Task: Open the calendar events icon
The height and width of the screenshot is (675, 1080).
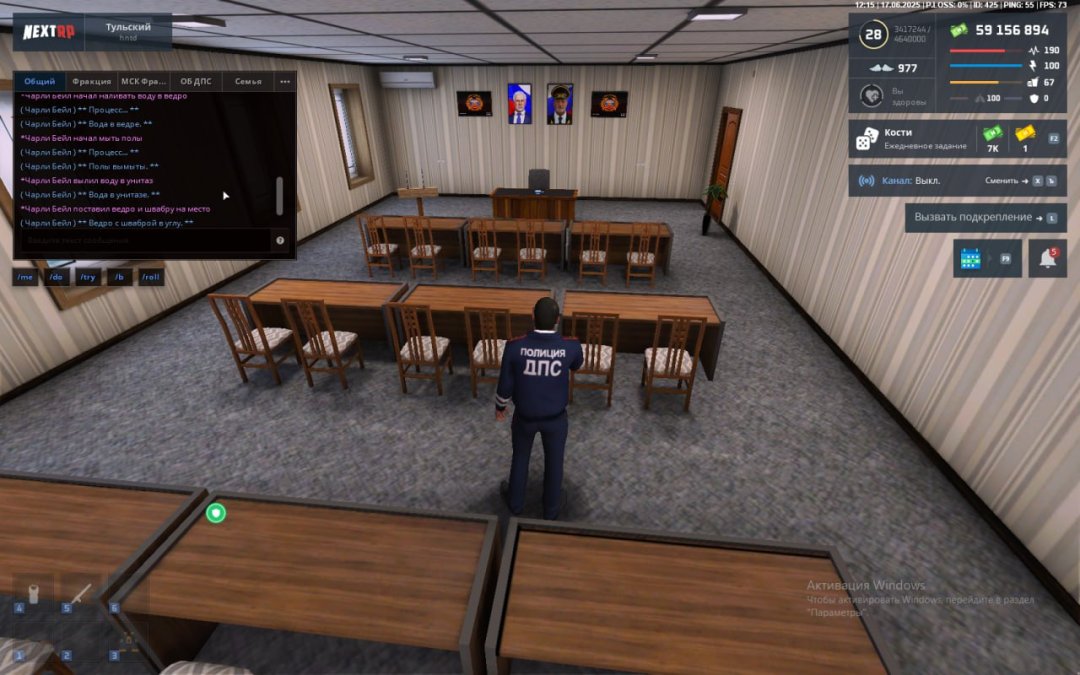Action: pyautogui.click(x=970, y=258)
